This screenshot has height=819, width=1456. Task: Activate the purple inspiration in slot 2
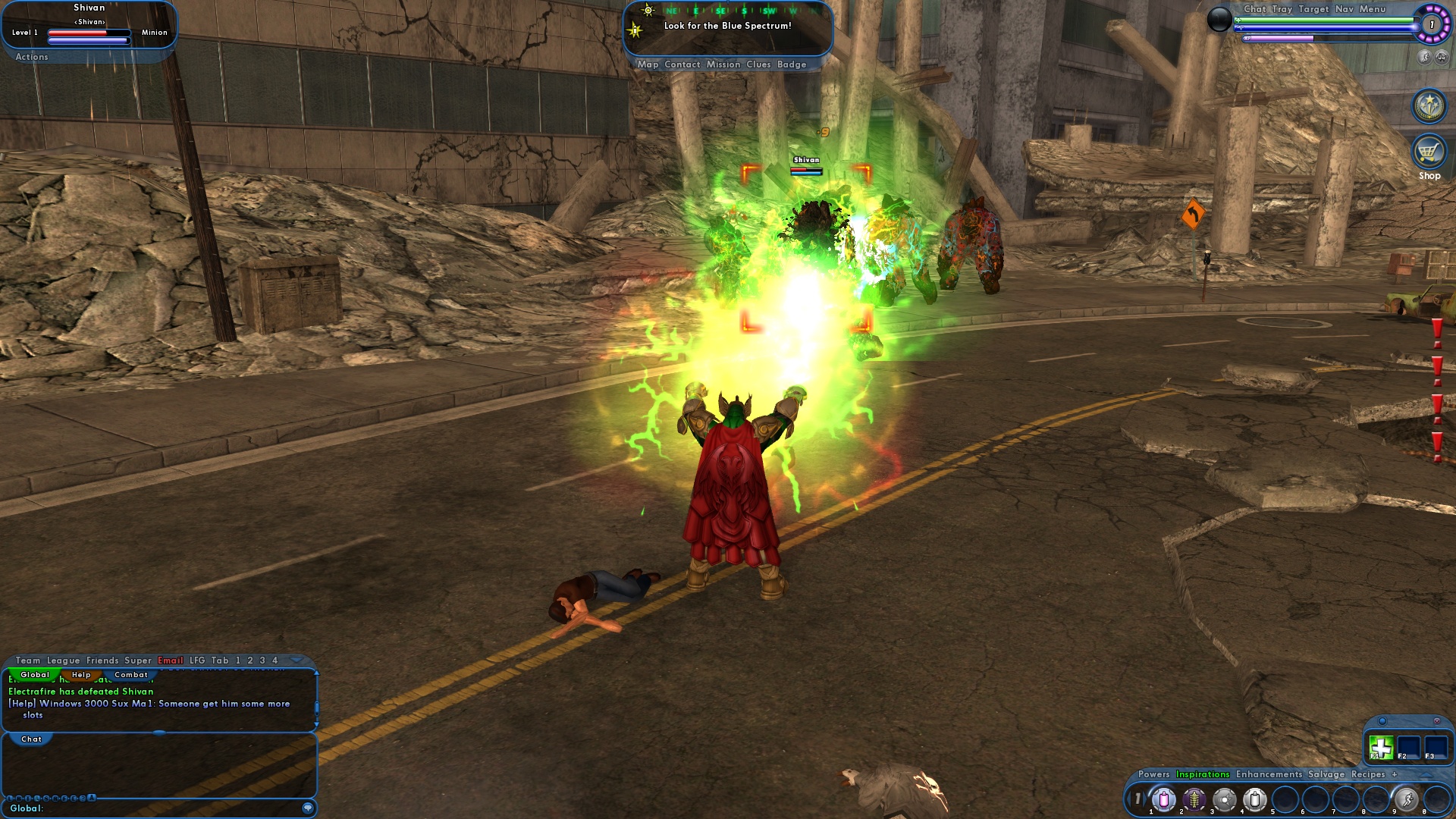(x=1194, y=800)
